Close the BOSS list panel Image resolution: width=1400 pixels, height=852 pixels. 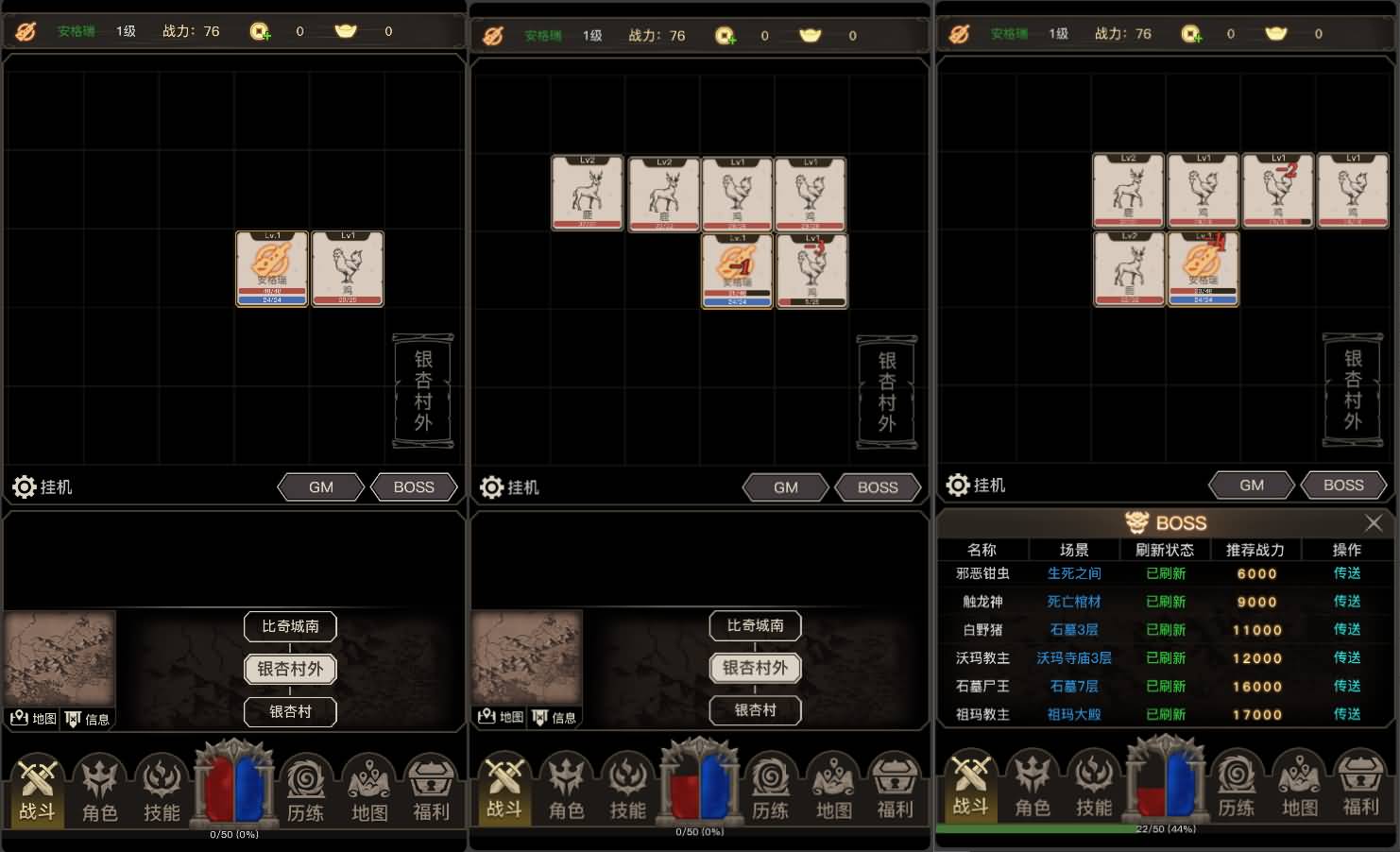coord(1373,523)
